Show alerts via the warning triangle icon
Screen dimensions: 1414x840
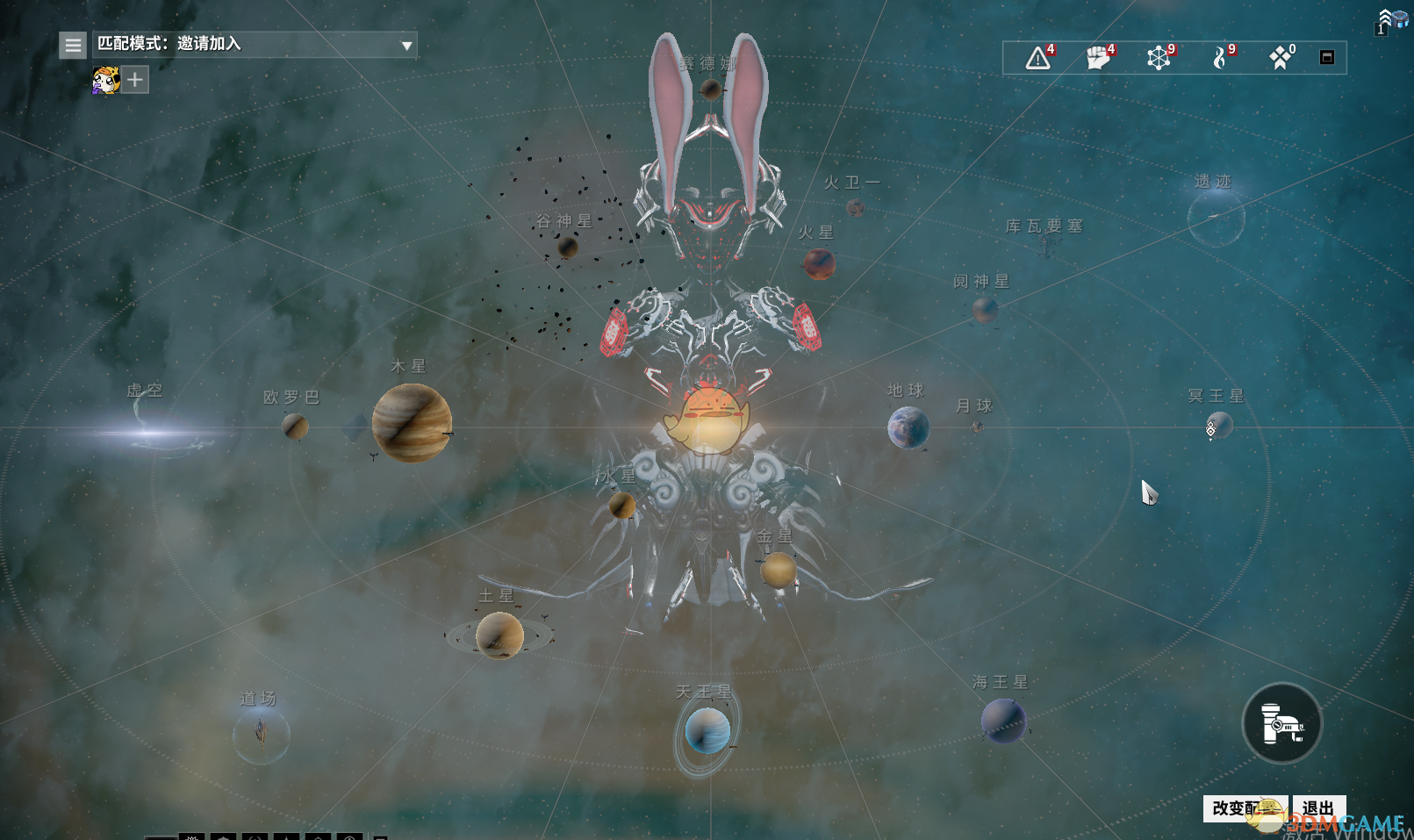1038,59
